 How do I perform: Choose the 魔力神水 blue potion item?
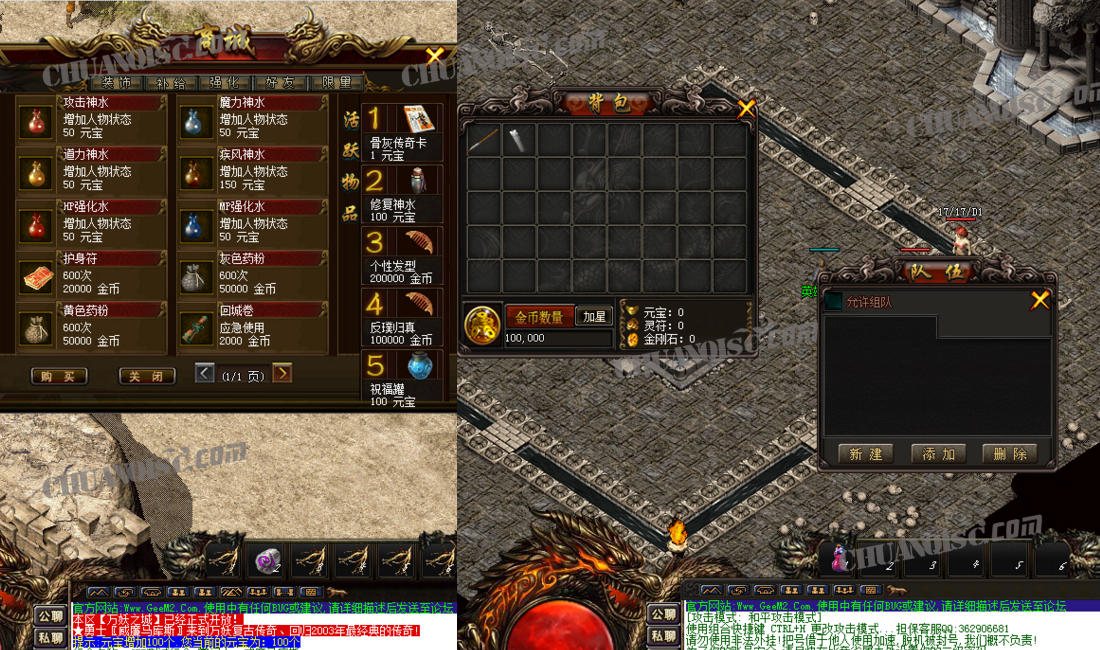[x=193, y=120]
